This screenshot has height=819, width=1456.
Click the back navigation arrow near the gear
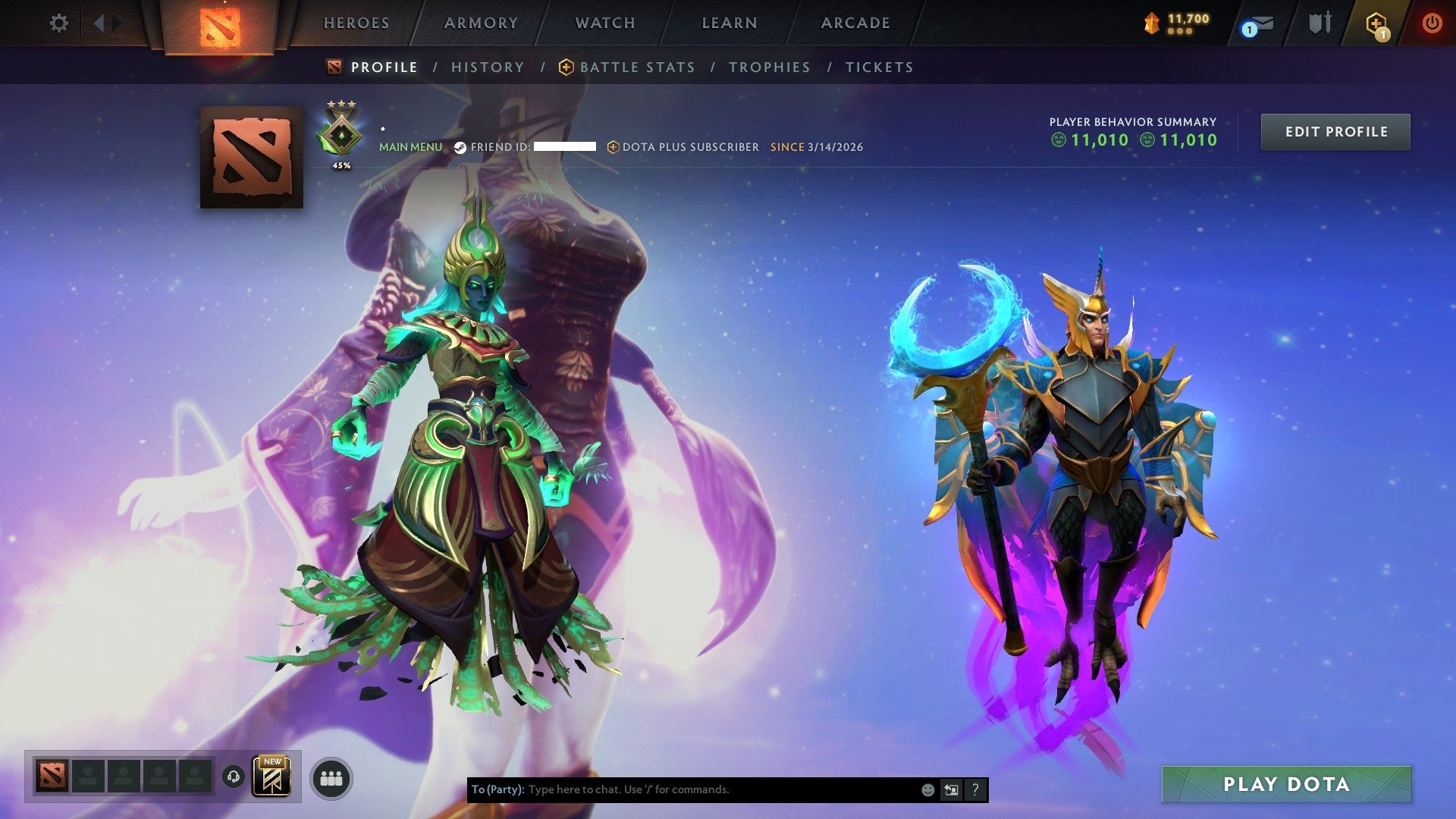click(x=97, y=23)
